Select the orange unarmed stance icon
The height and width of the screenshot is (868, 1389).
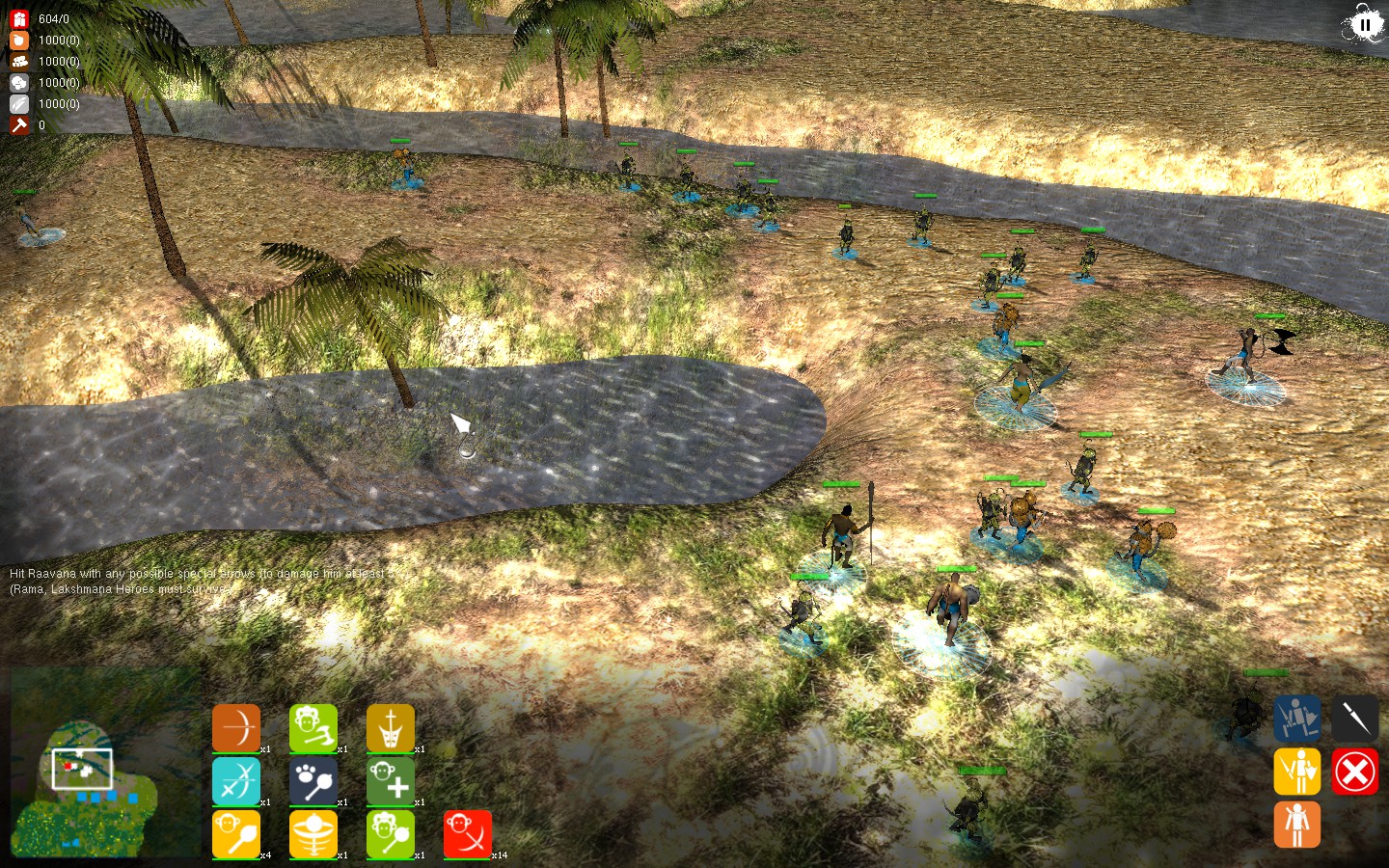[x=1297, y=825]
